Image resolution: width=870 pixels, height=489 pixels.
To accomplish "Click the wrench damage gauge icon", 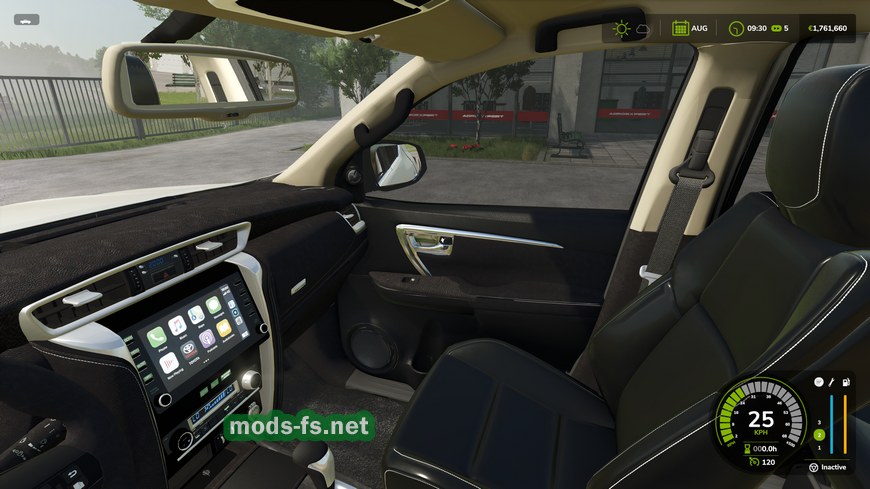I will 832,383.
